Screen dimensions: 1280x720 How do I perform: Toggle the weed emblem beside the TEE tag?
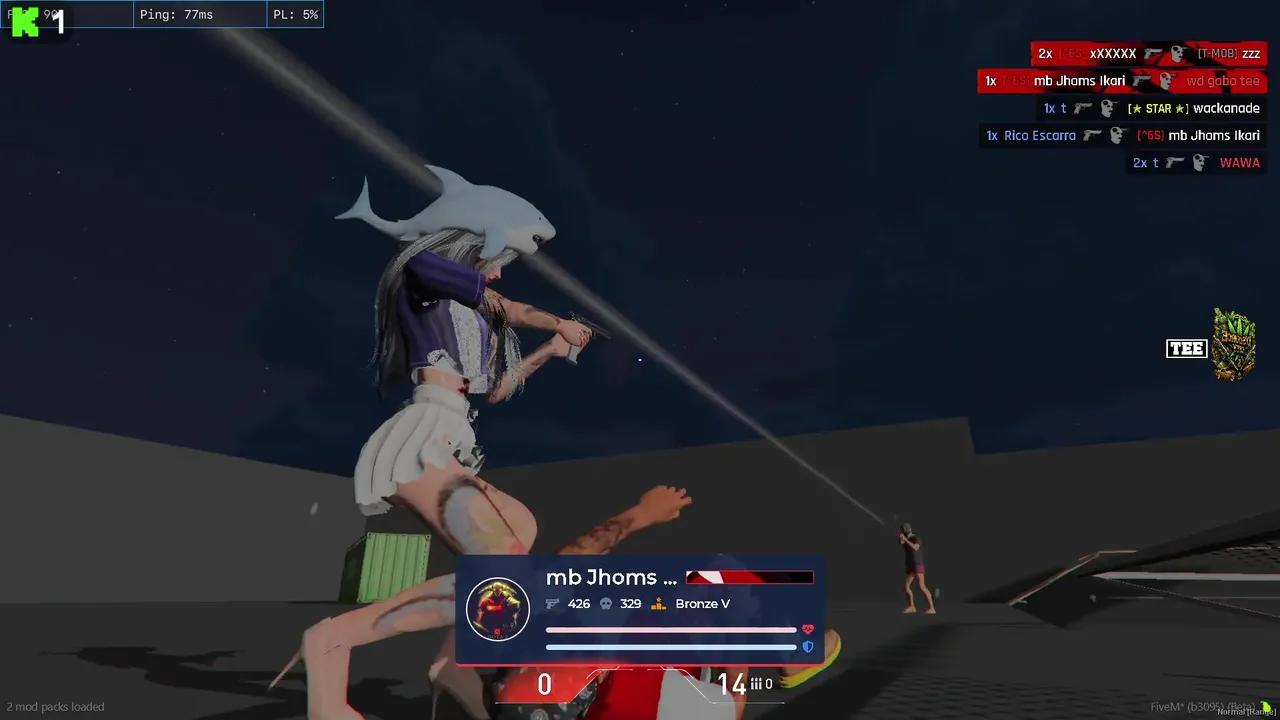pos(1233,345)
